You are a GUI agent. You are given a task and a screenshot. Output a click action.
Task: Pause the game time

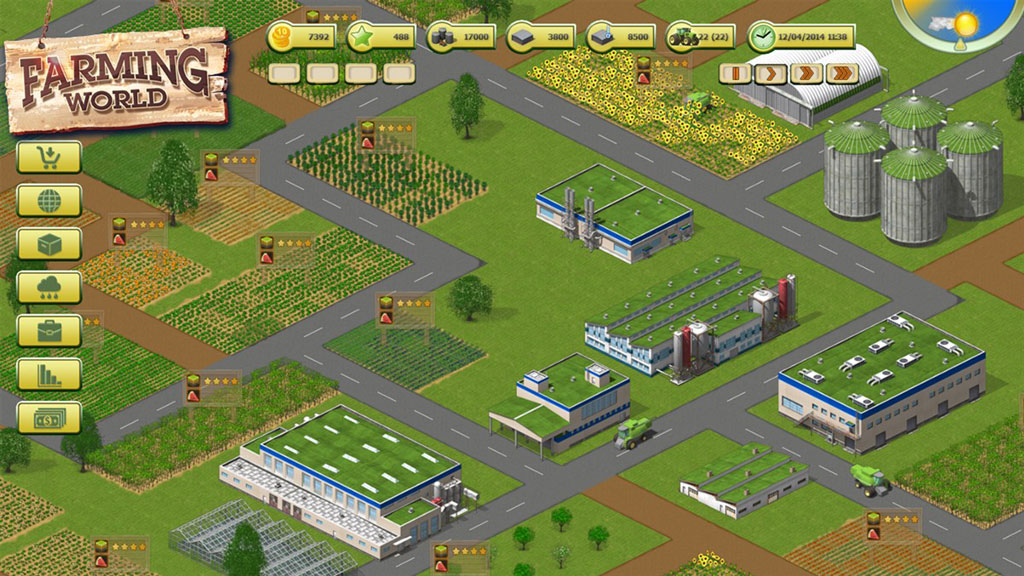(735, 73)
